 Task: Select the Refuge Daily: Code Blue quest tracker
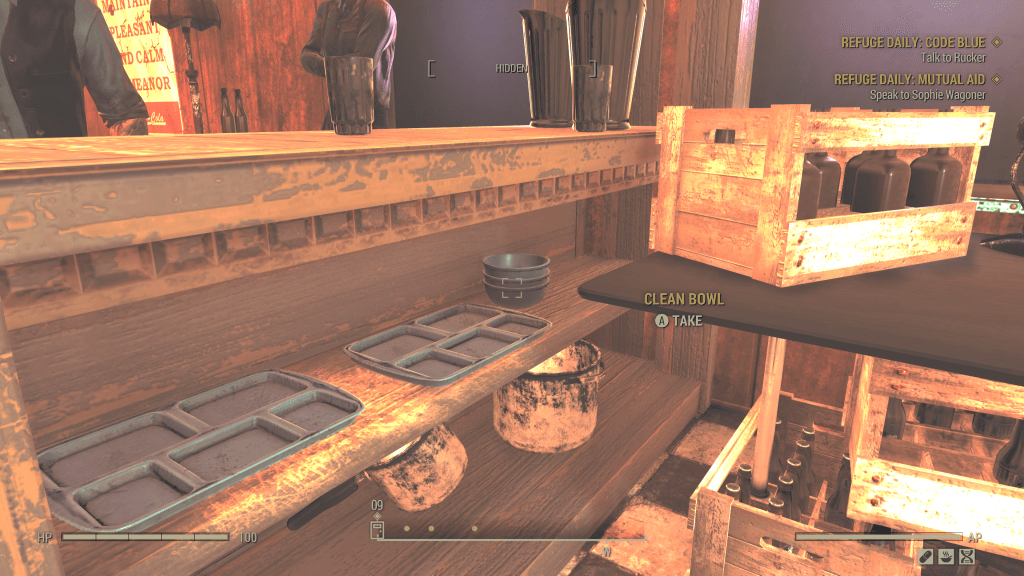tap(914, 42)
